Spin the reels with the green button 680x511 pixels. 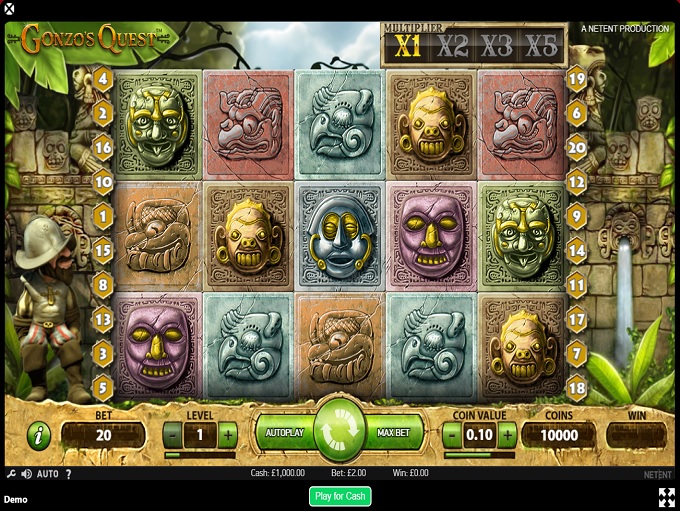pyautogui.click(x=340, y=434)
